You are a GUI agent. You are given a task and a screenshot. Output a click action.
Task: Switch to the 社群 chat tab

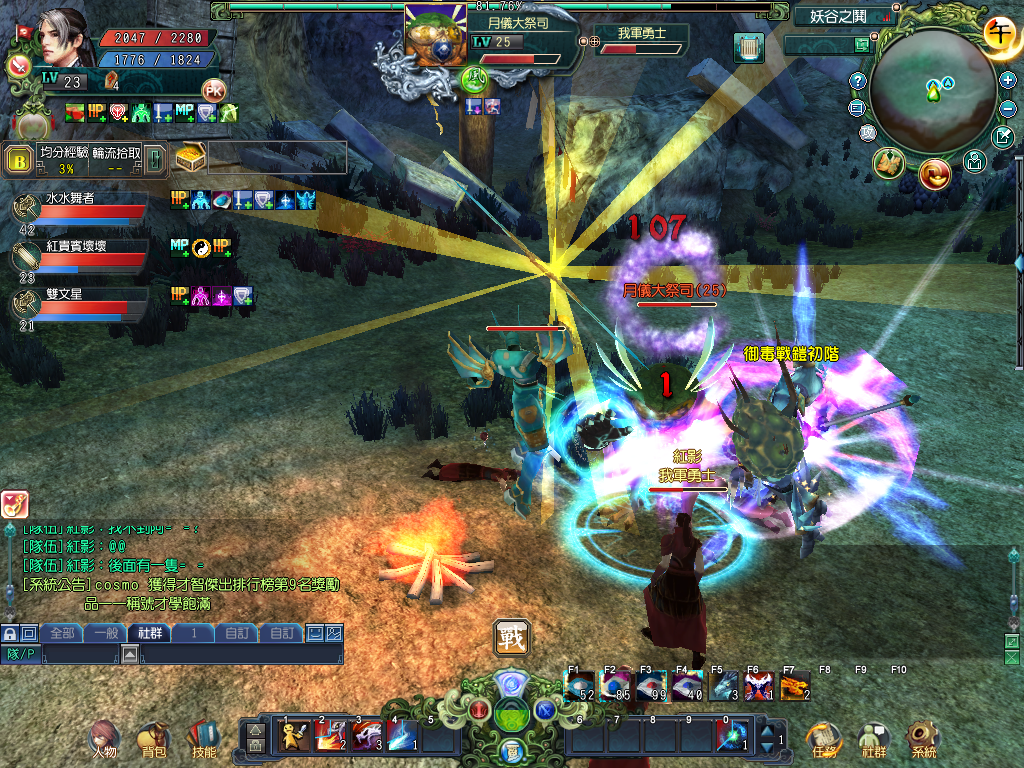(x=149, y=633)
